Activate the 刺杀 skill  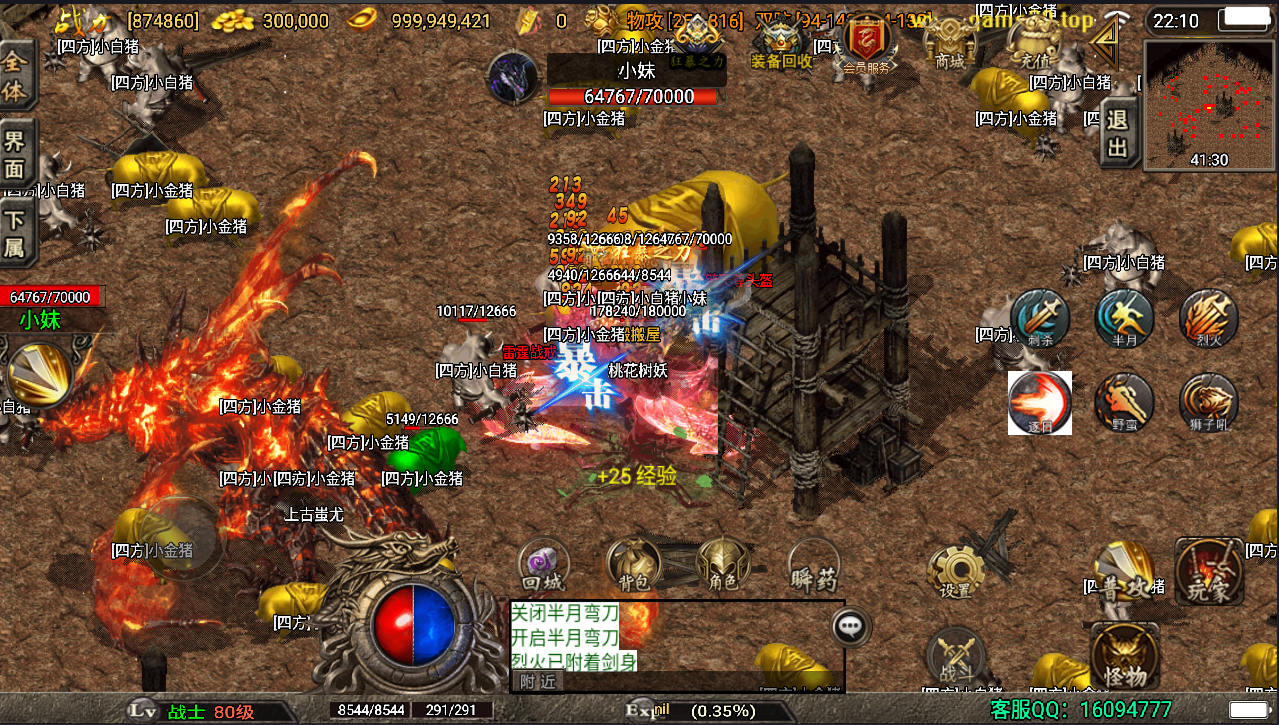(x=1040, y=319)
